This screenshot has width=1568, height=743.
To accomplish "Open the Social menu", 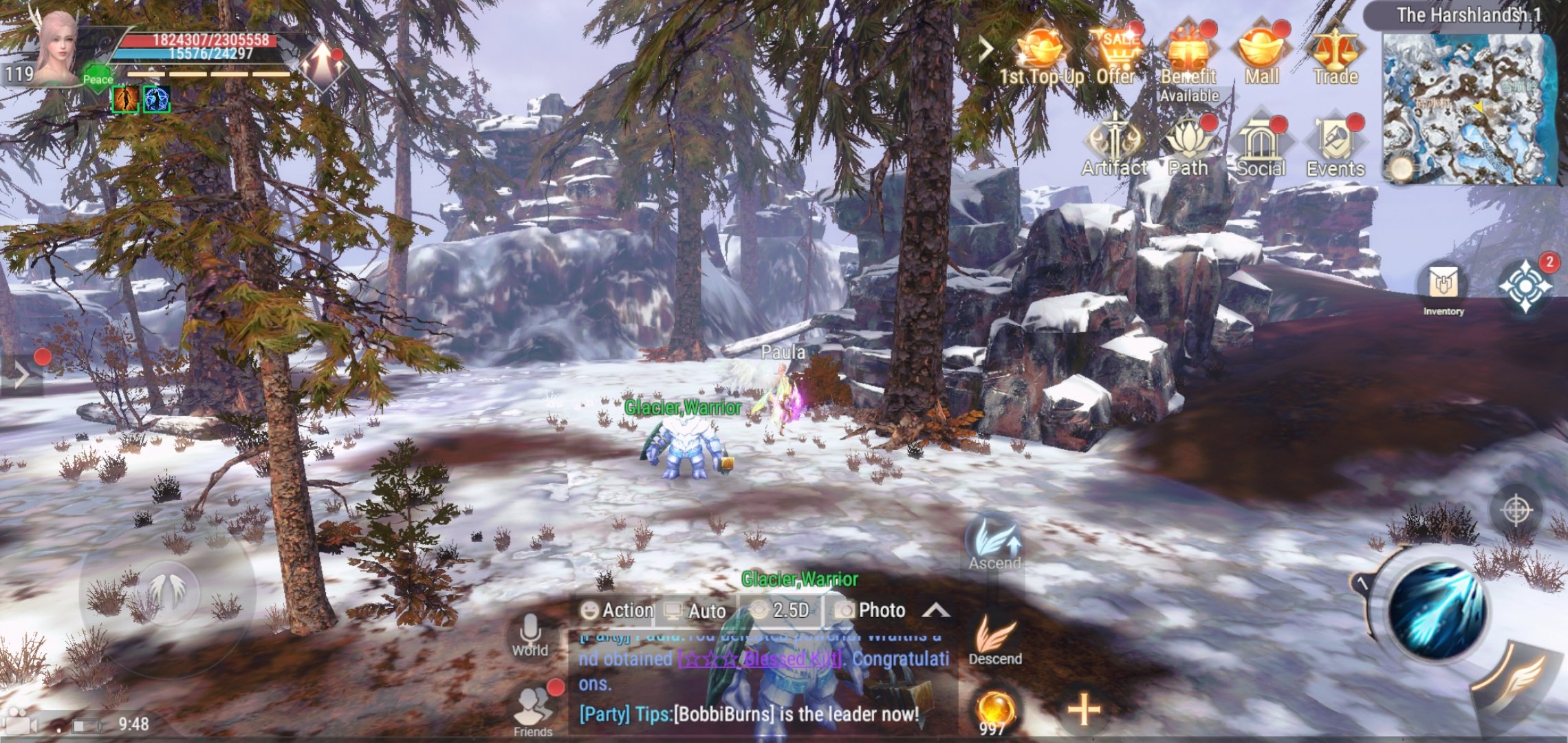I will click(1261, 146).
